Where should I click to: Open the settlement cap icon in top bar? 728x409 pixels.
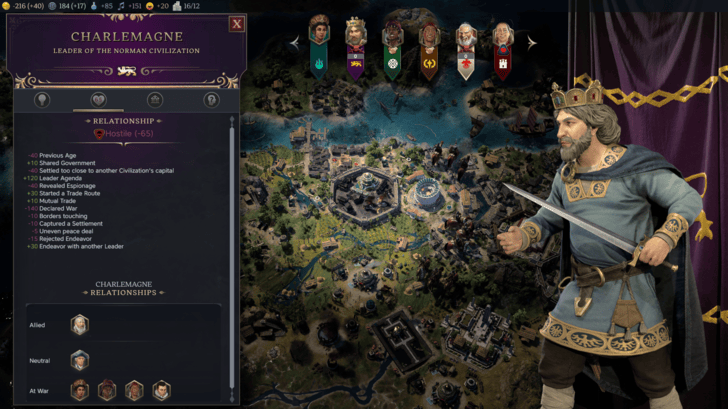177,6
